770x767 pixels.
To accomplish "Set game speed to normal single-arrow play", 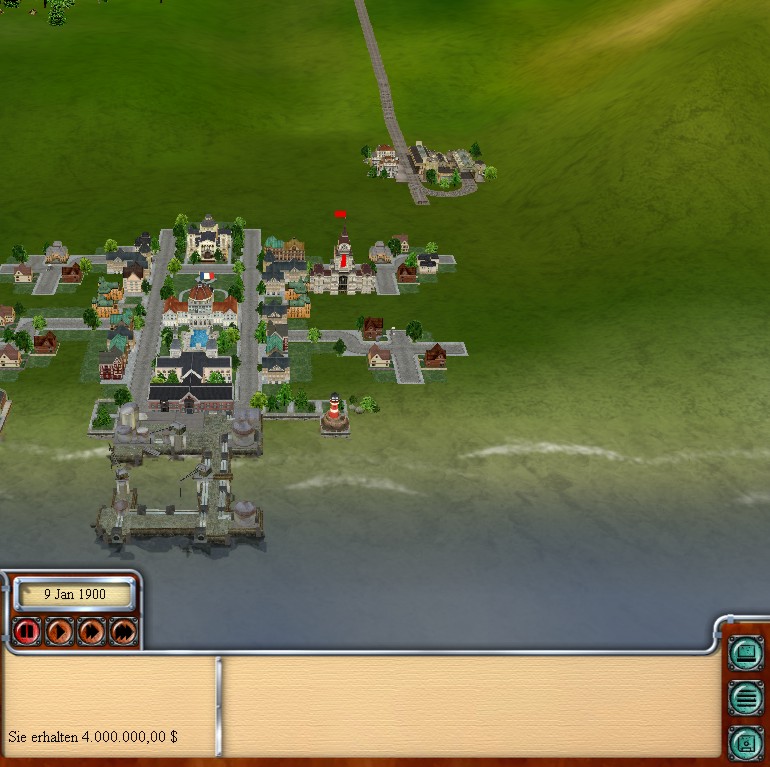I will [x=59, y=631].
